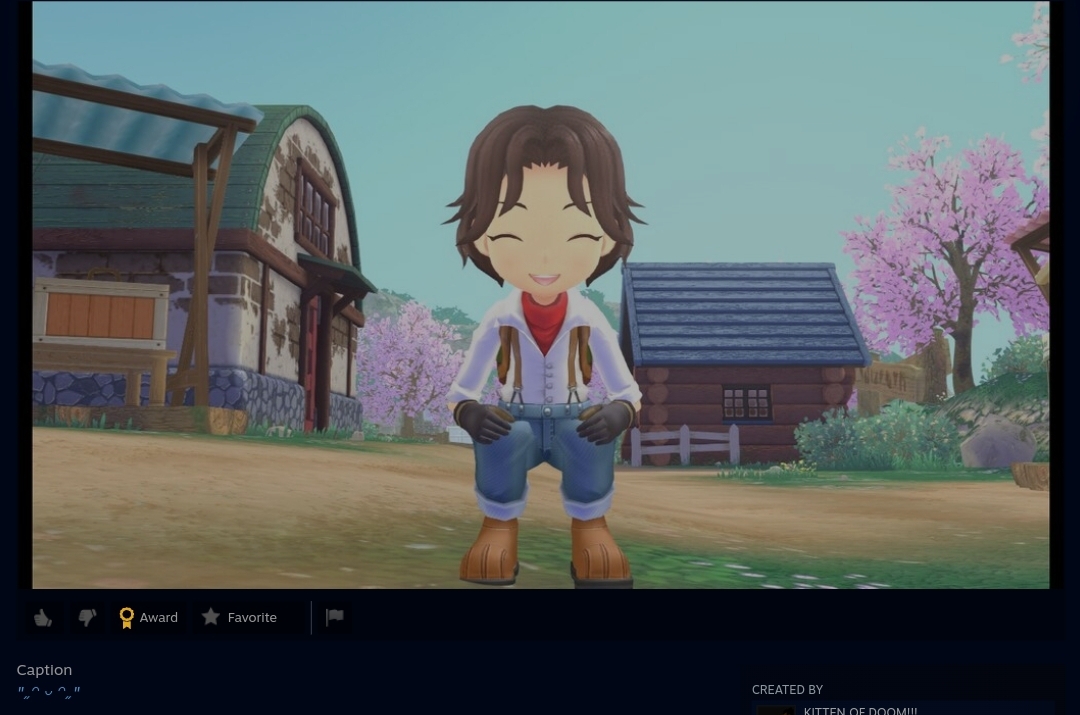1080x715 pixels.
Task: Rate the screenshot with thumbs down
Action: coord(87,618)
